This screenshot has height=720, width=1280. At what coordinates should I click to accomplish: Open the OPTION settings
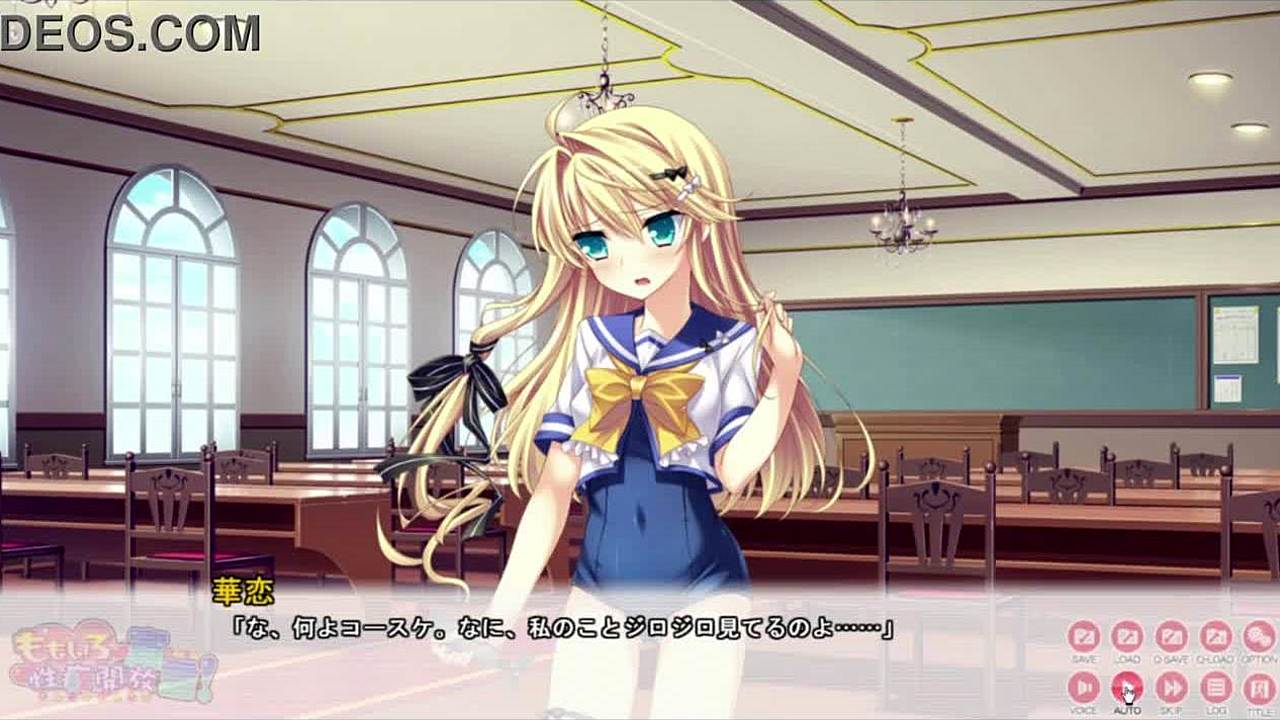[x=1258, y=637]
